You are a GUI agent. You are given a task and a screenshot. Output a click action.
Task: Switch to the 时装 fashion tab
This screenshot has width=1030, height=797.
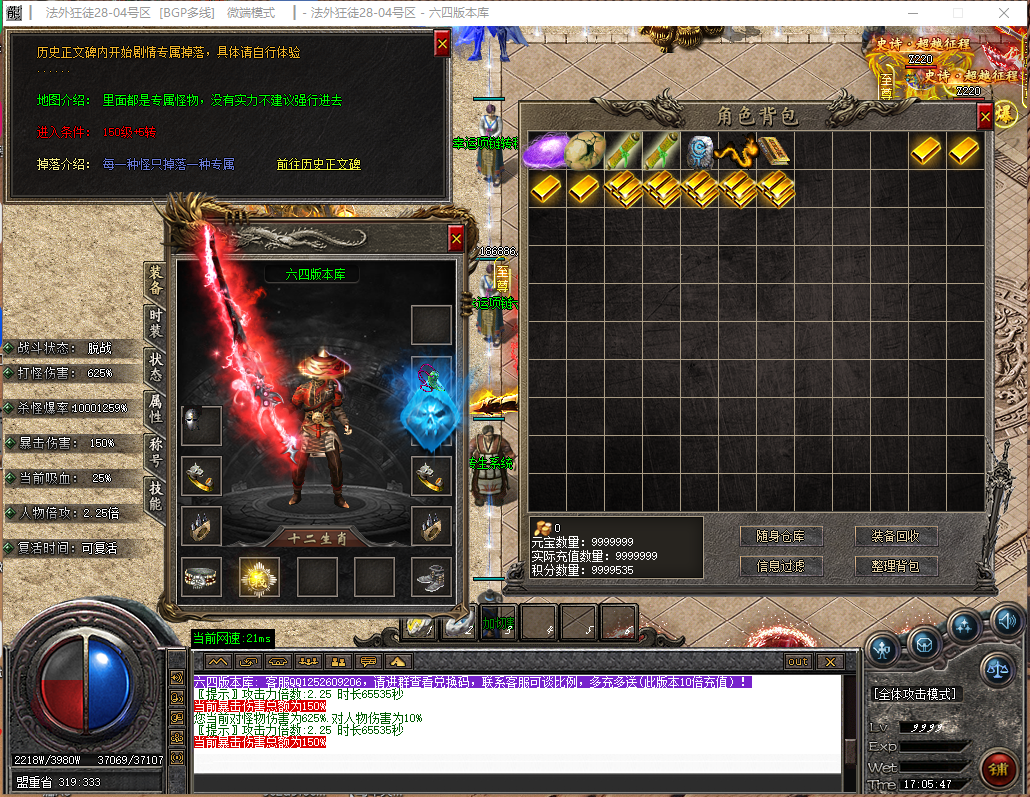click(155, 322)
